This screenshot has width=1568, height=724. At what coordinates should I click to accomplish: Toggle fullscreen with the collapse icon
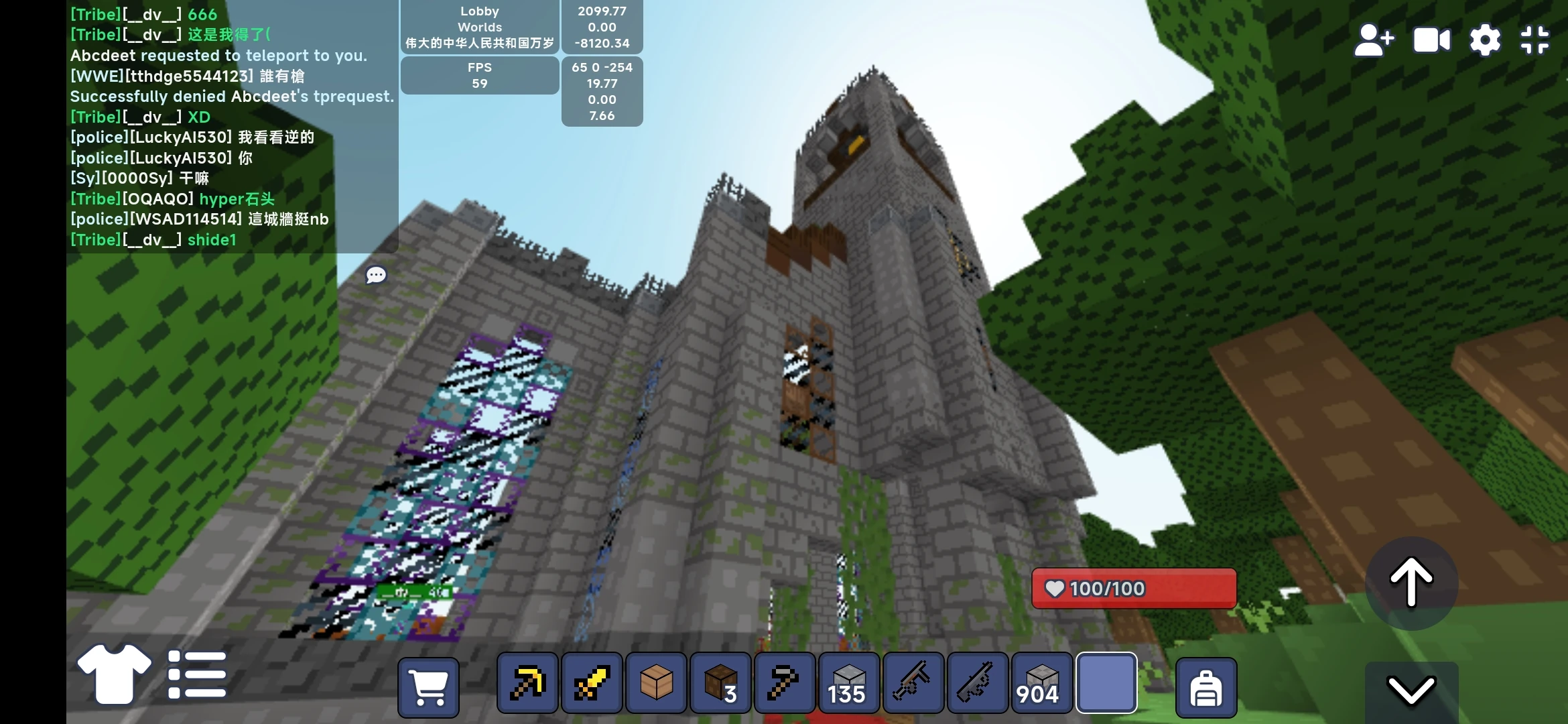point(1535,40)
